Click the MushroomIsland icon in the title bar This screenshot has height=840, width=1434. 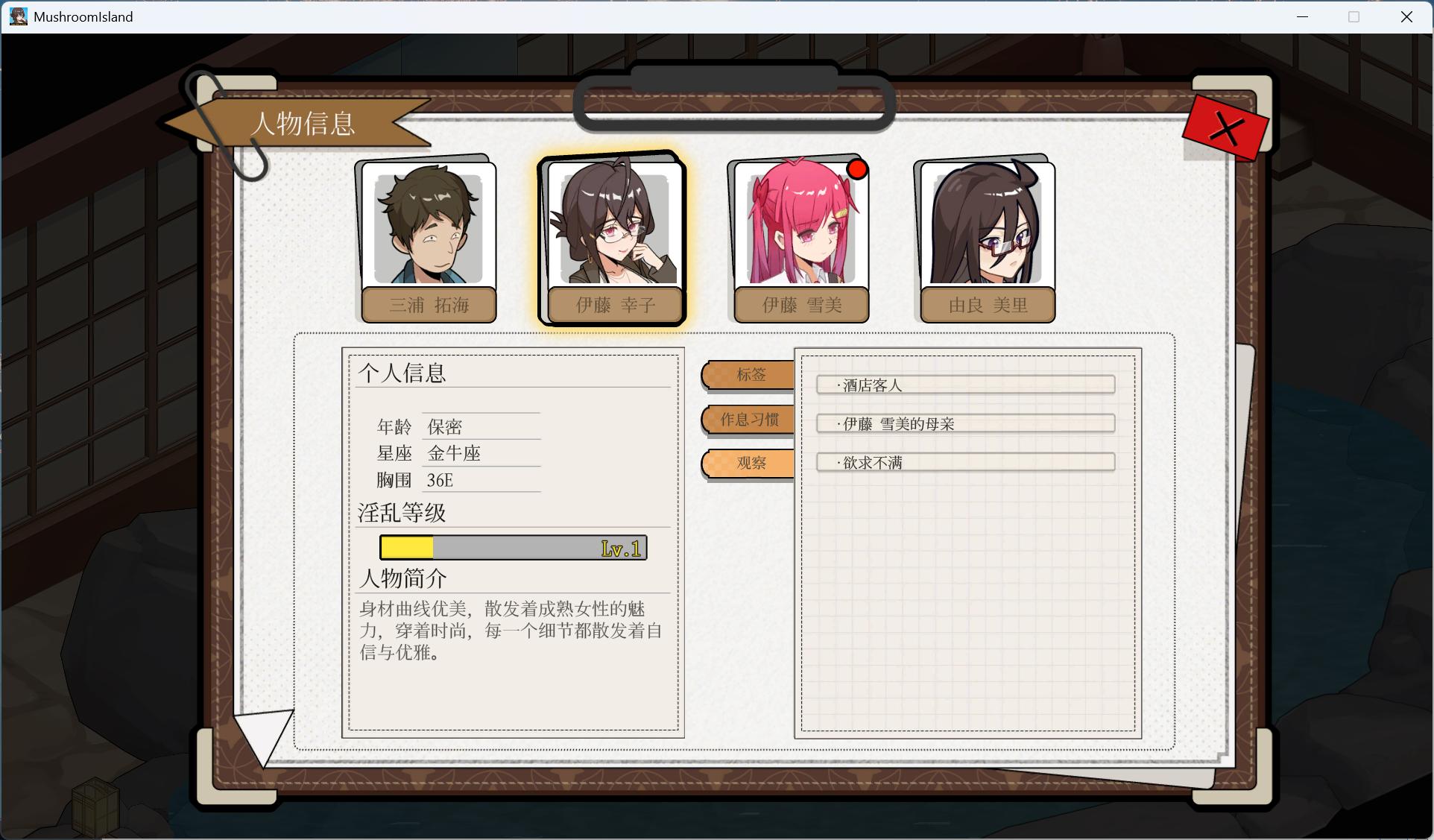(17, 16)
